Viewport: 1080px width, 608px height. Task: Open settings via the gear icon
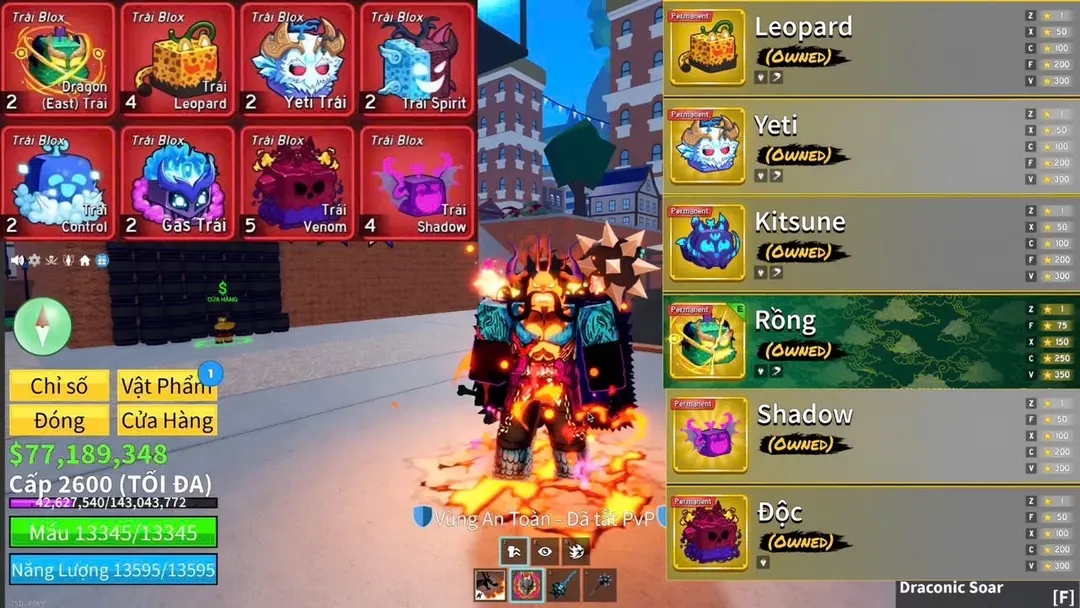(34, 260)
